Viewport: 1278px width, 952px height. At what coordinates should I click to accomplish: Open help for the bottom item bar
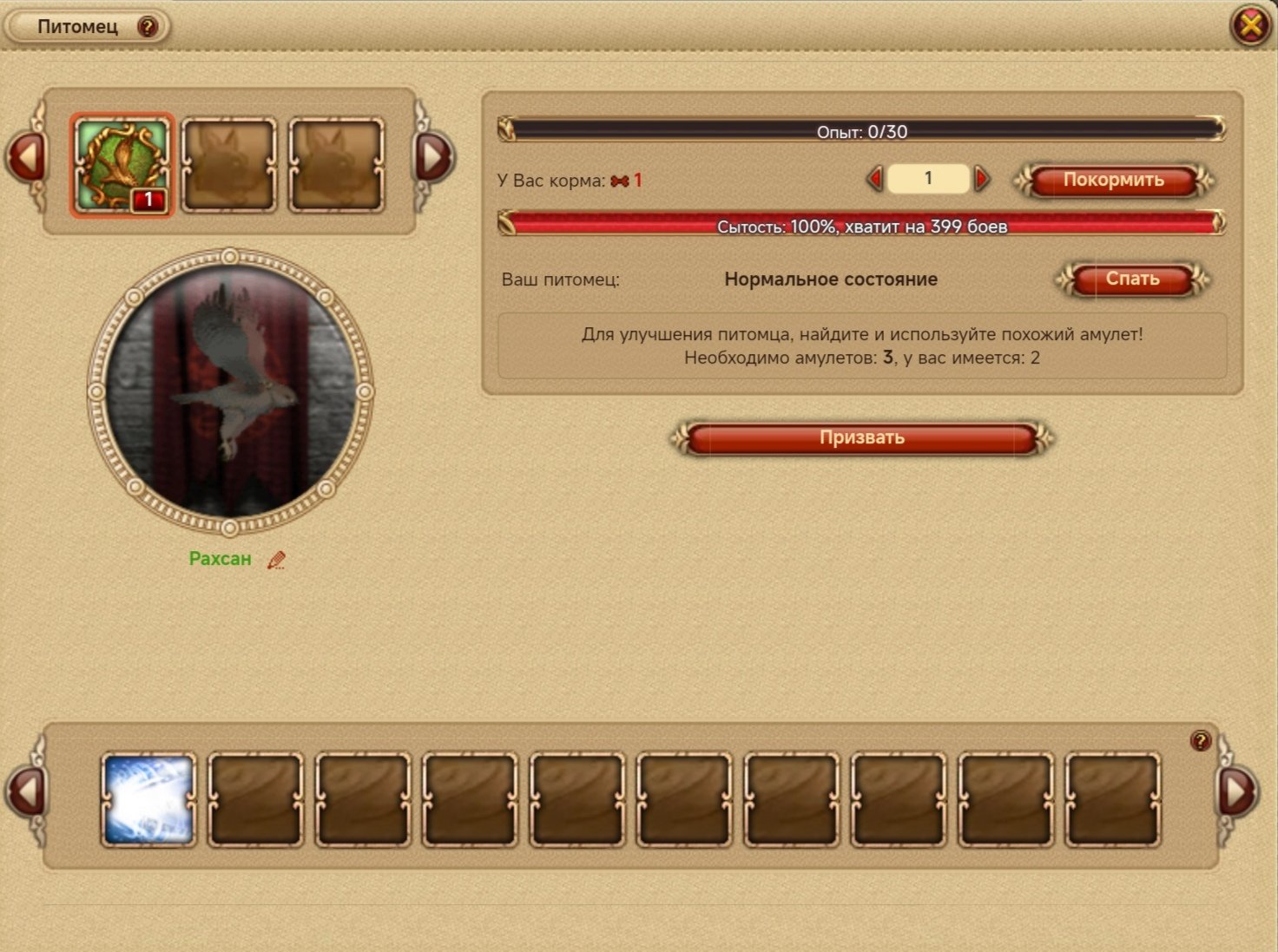click(1201, 741)
